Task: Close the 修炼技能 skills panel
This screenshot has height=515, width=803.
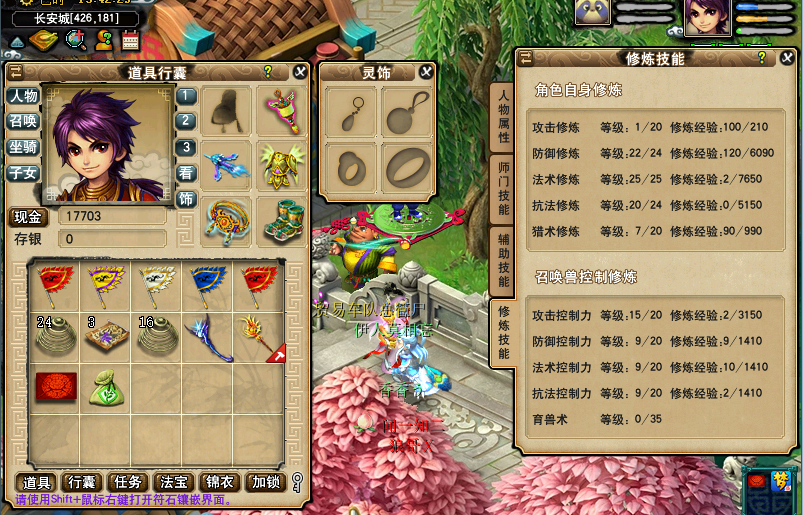Action: (785, 59)
